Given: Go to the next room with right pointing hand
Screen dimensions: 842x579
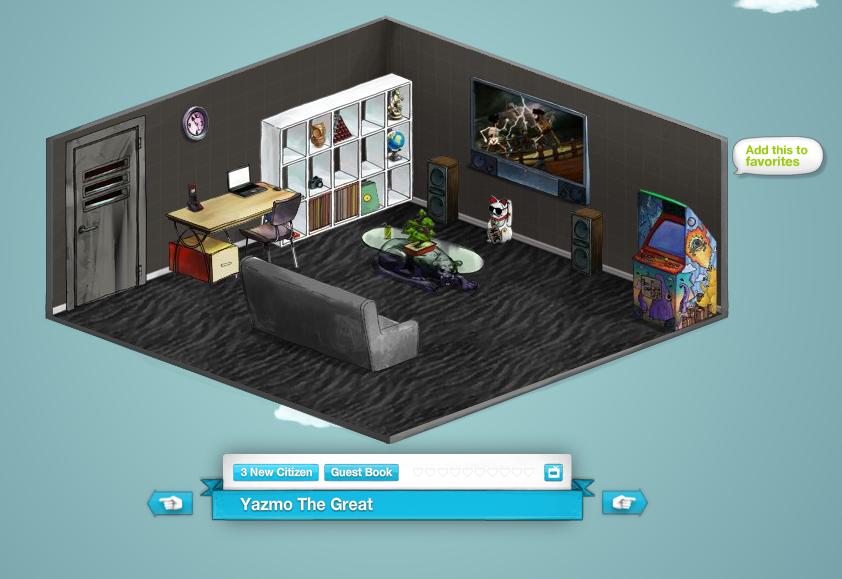Looking at the screenshot, I should pos(624,503).
